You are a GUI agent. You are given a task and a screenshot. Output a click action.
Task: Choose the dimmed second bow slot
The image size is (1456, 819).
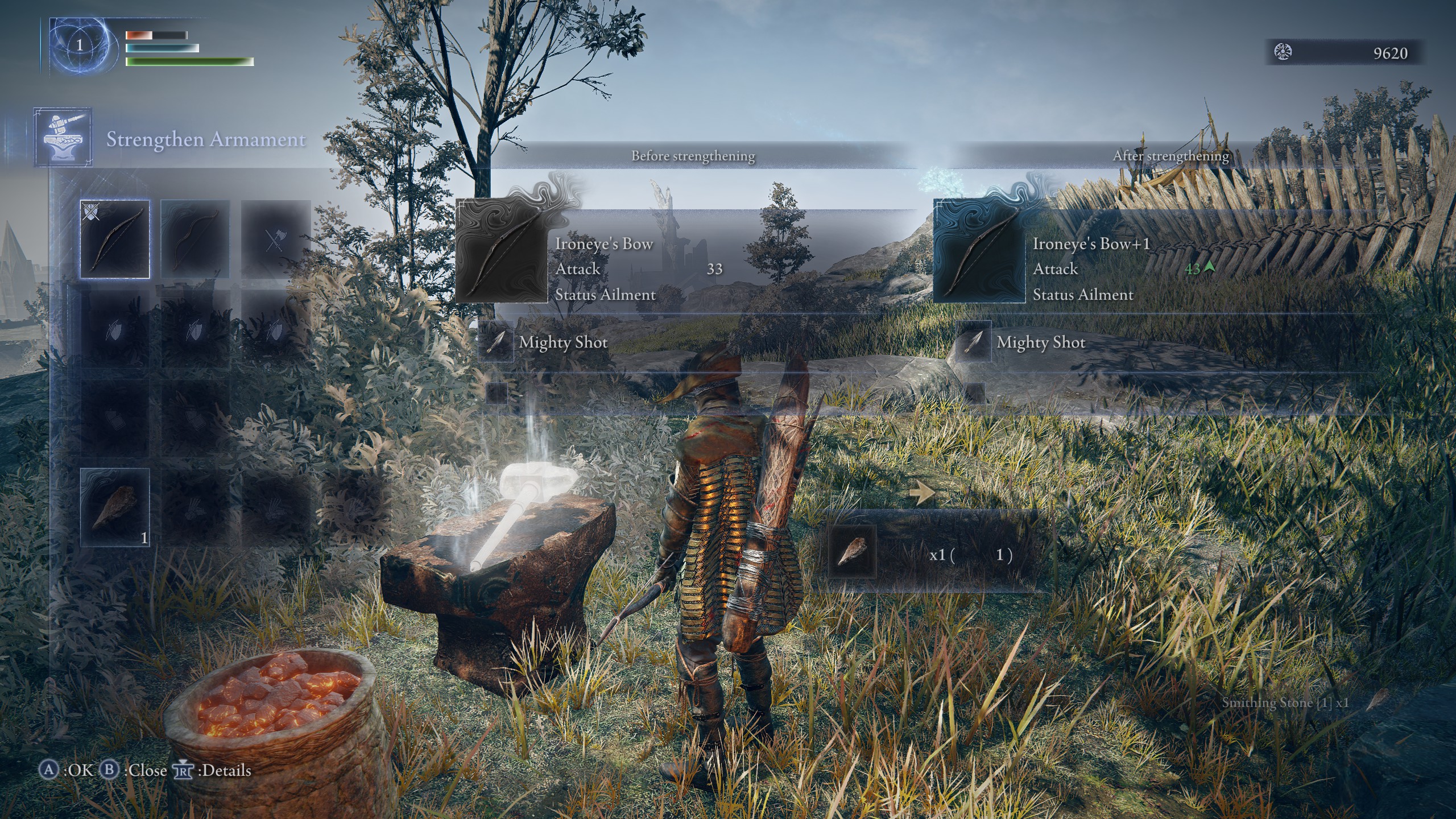(195, 239)
